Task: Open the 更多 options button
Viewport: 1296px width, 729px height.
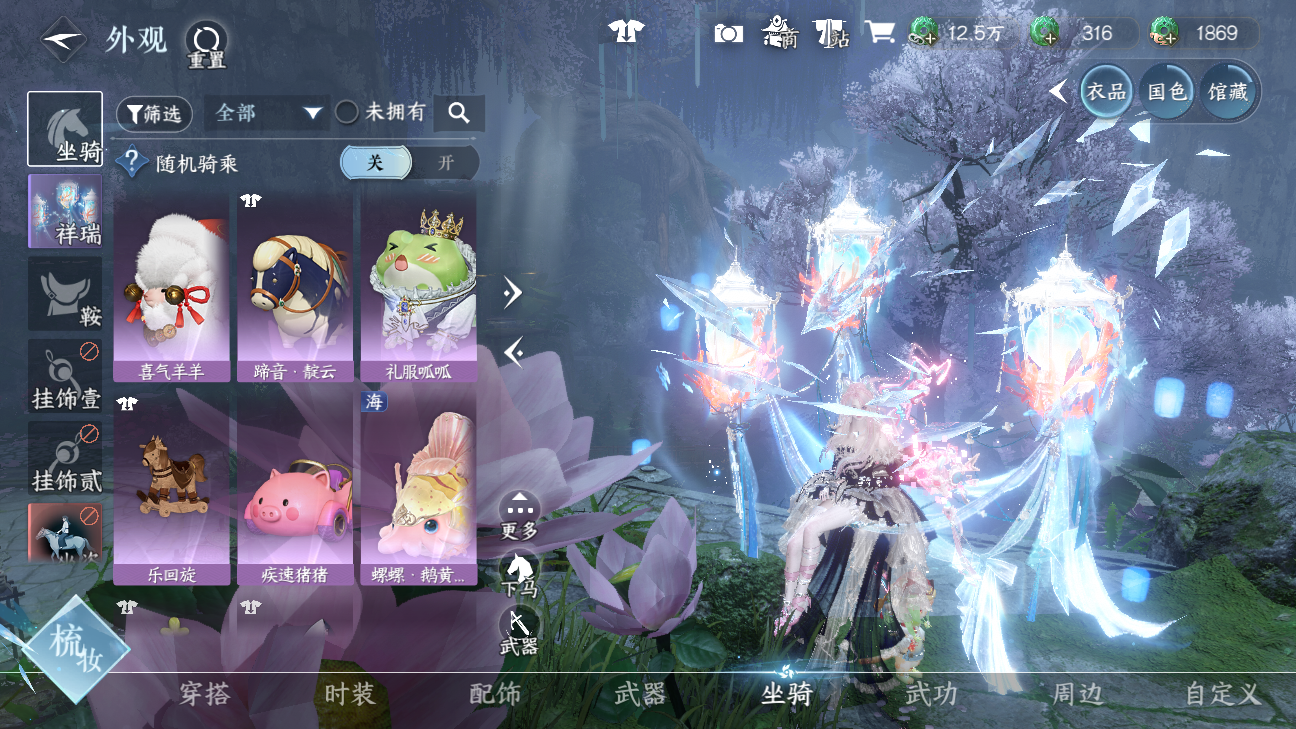Action: (x=519, y=515)
